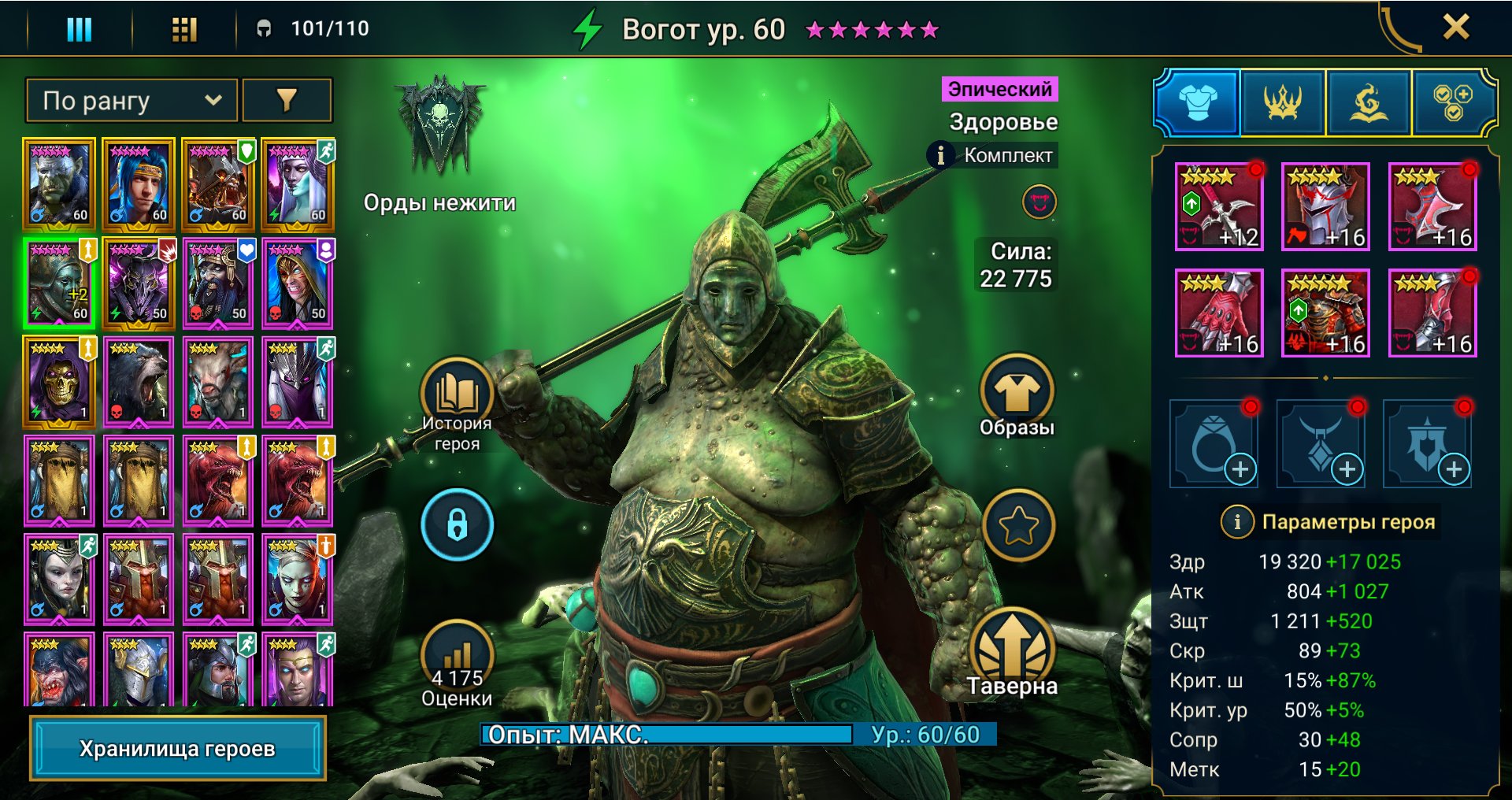Viewport: 1512px width, 800px height.
Task: Switch to the armor equipment tab
Action: tap(1198, 102)
